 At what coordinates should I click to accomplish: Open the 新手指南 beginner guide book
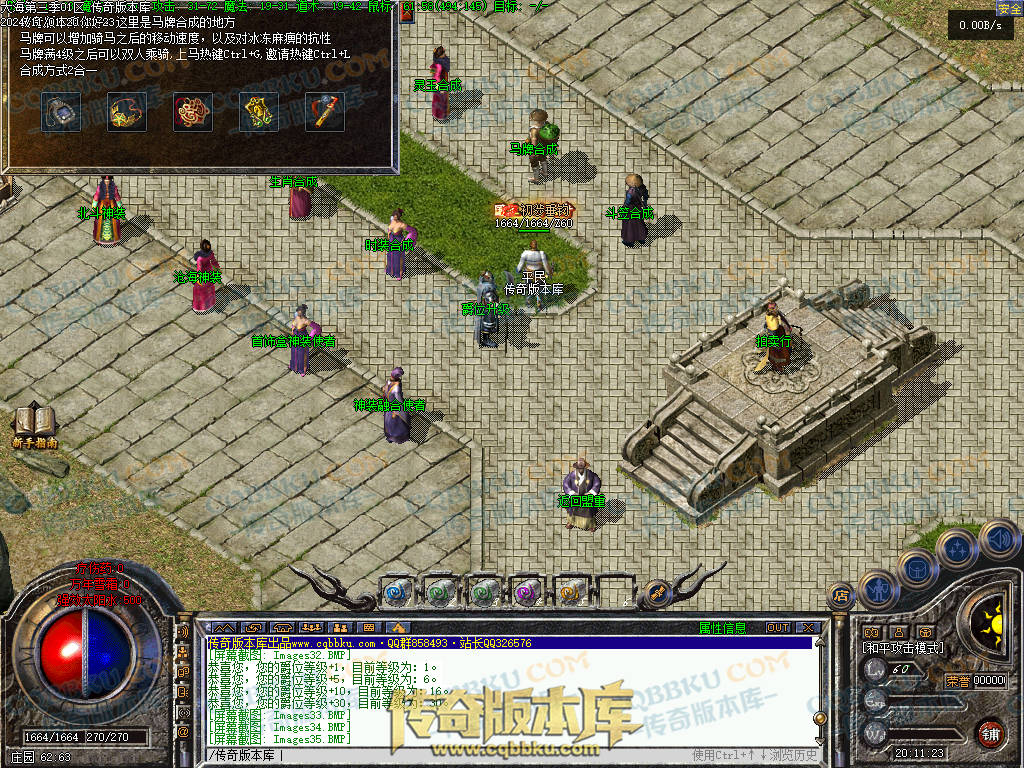35,424
